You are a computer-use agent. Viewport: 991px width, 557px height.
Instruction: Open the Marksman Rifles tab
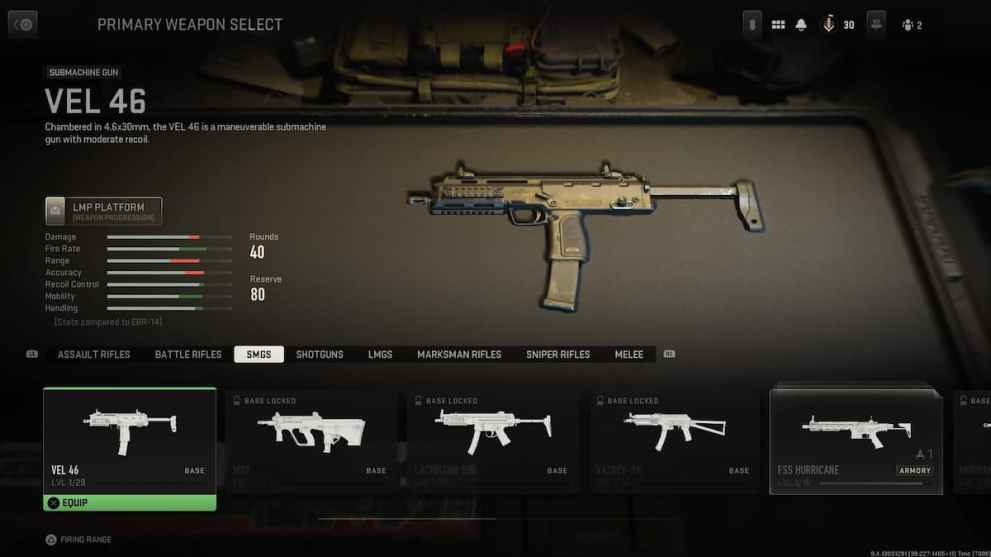coord(459,354)
